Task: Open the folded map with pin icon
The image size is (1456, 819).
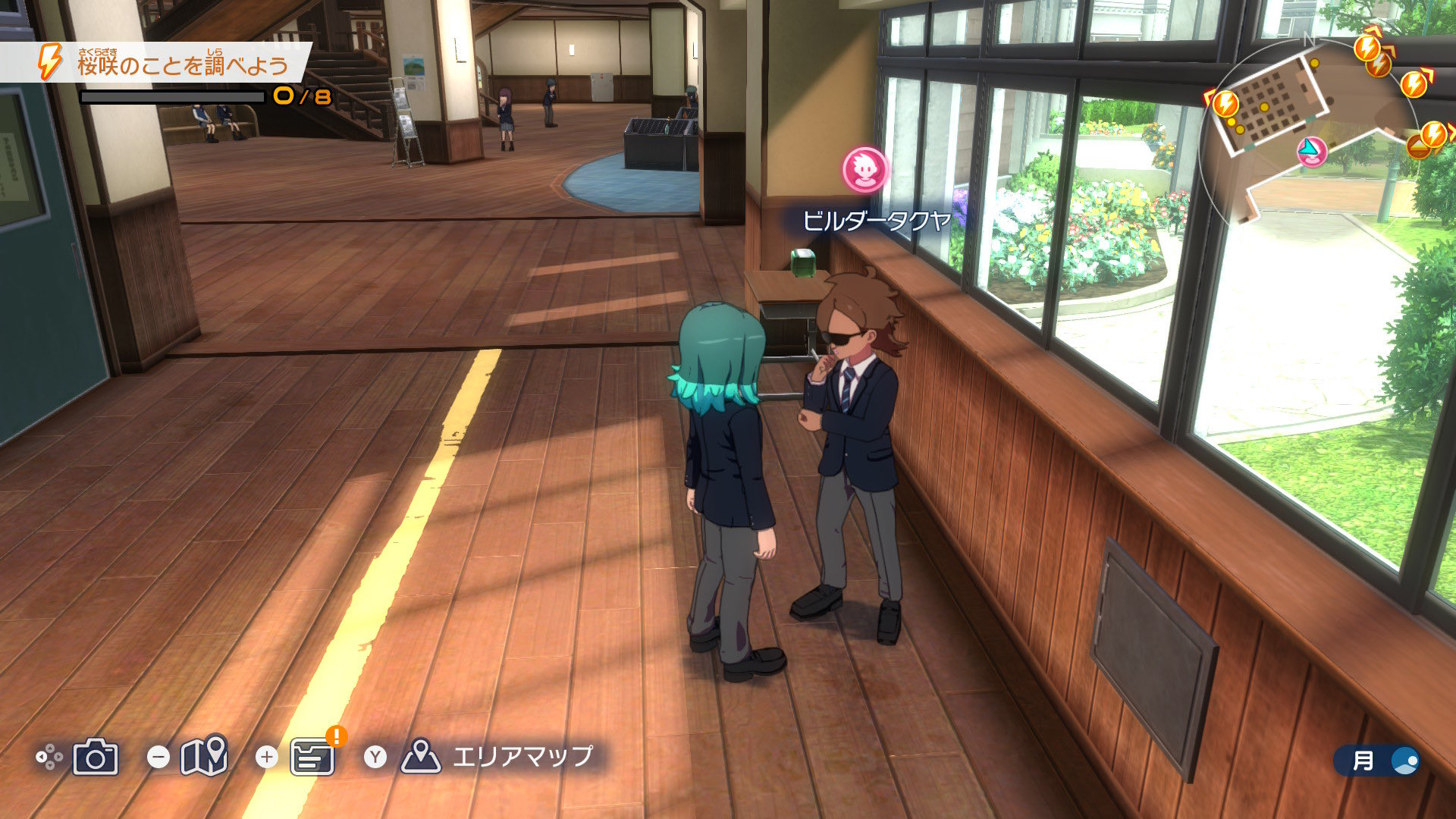Action: (204, 755)
